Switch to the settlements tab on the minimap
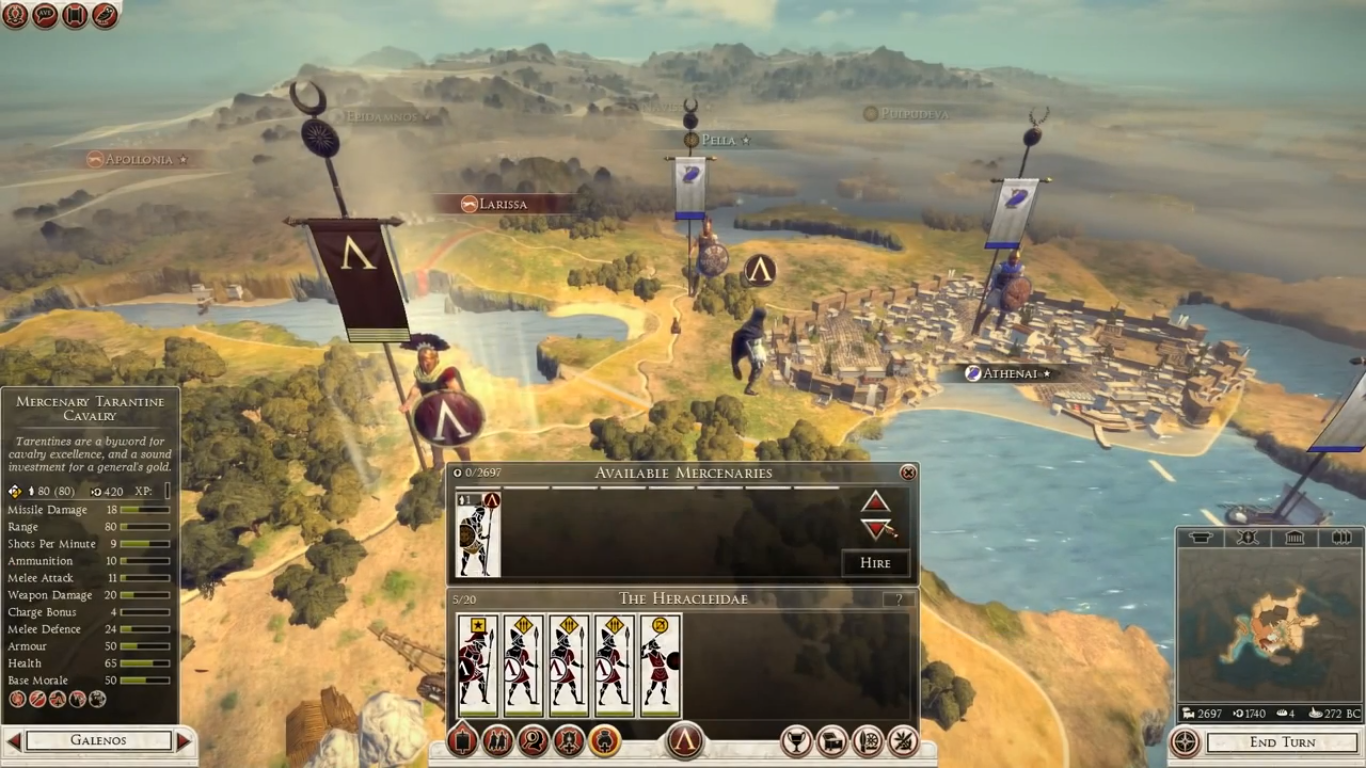This screenshot has width=1366, height=768. pos(1200,537)
